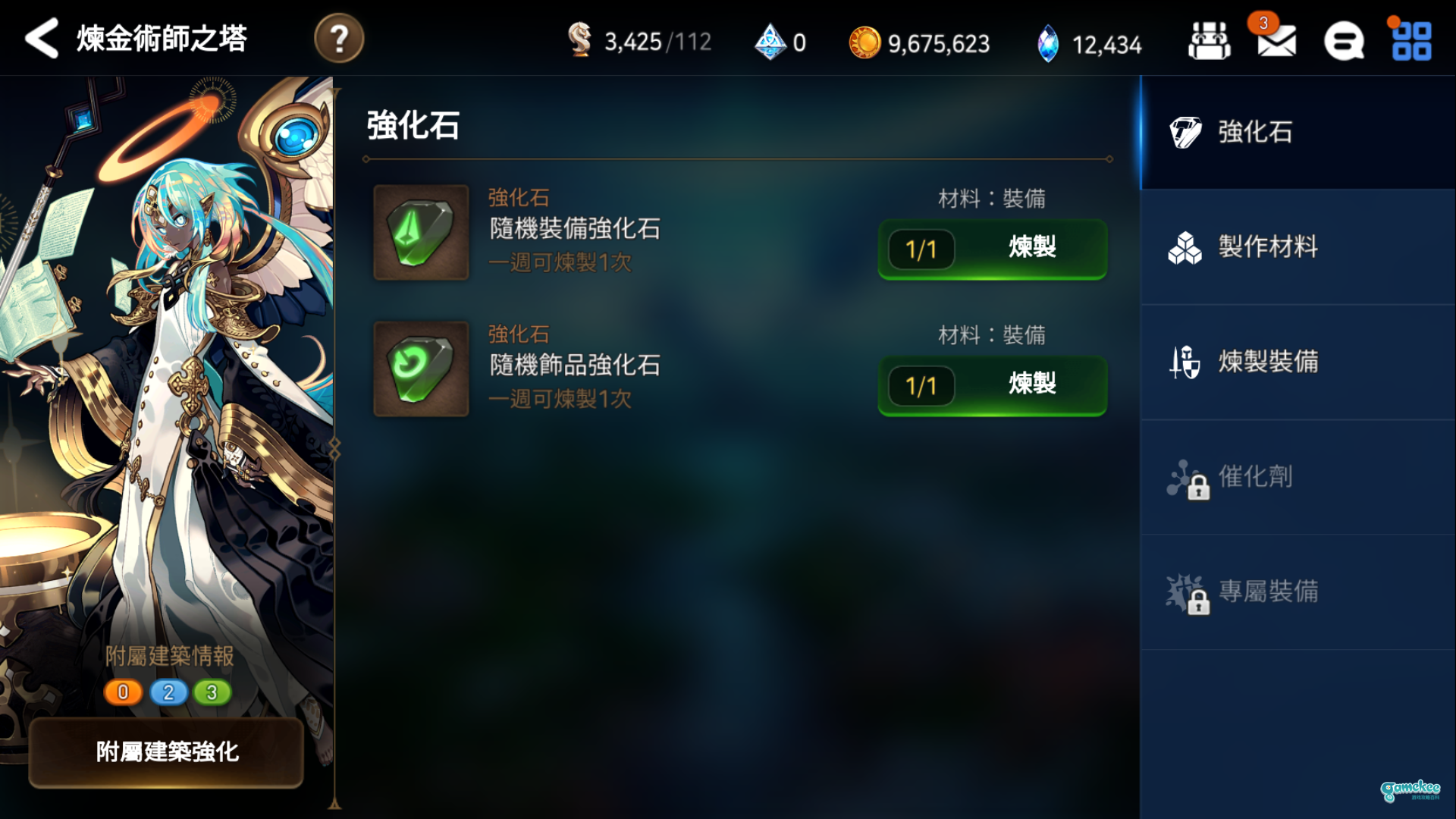
Task: Click the gold coin currency icon
Action: pos(867,44)
